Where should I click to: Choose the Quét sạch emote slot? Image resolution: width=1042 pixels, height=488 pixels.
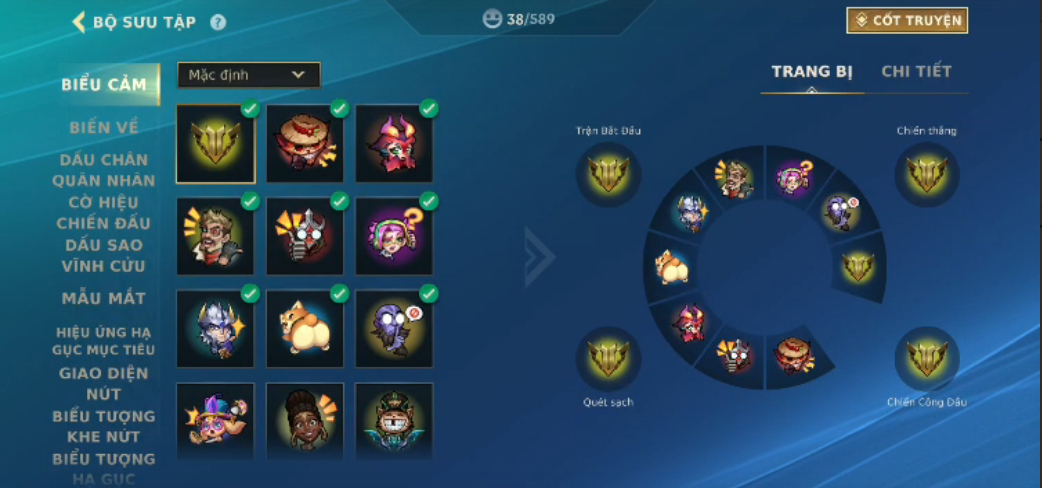(x=608, y=360)
